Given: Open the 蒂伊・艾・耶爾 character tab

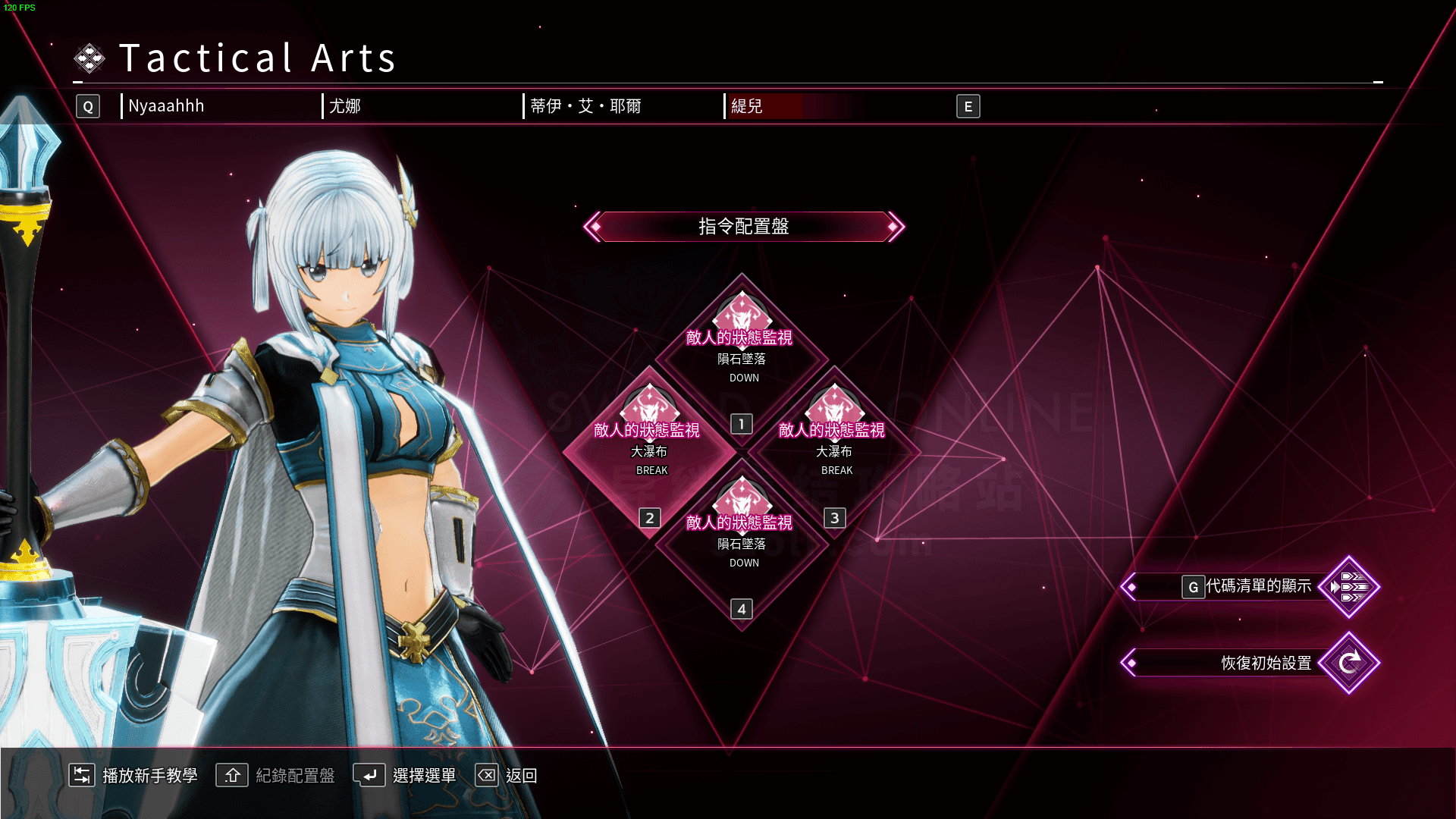Looking at the screenshot, I should pos(585,106).
